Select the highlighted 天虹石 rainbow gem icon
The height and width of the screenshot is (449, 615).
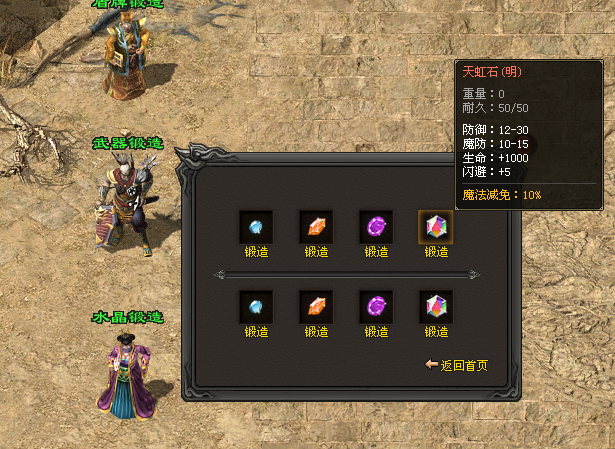pos(436,227)
